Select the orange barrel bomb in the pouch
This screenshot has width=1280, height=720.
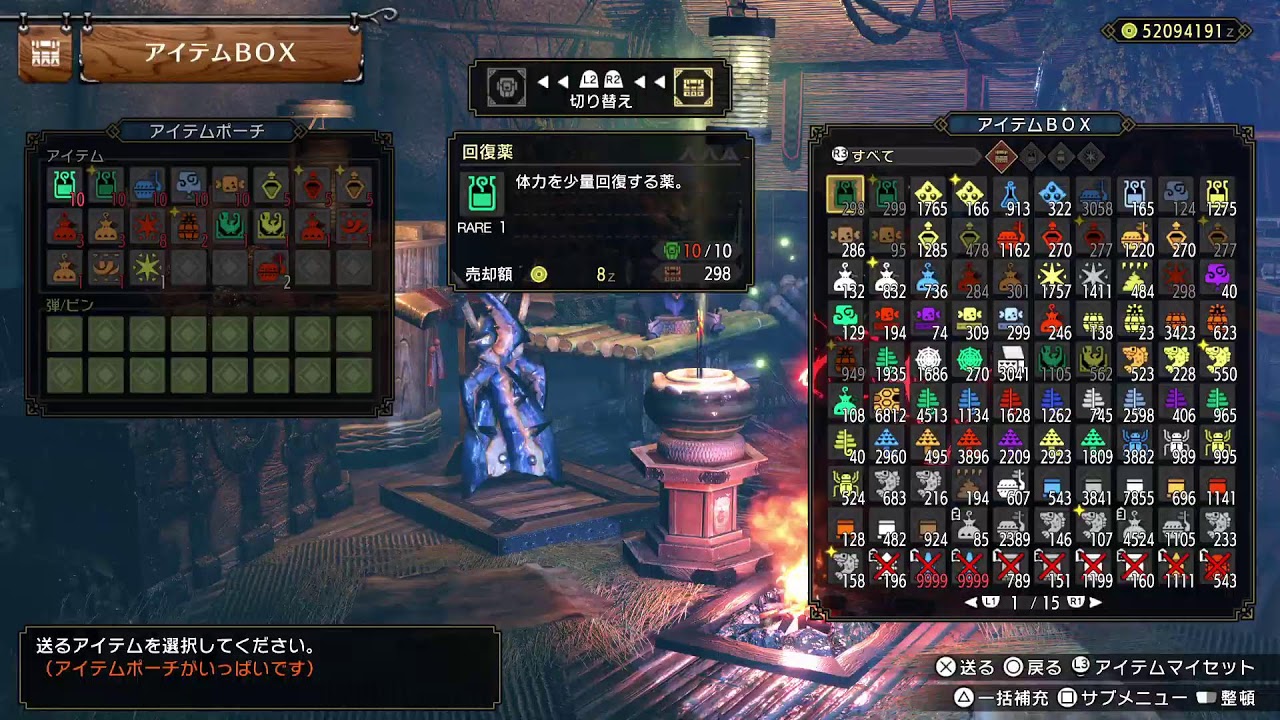pos(187,226)
